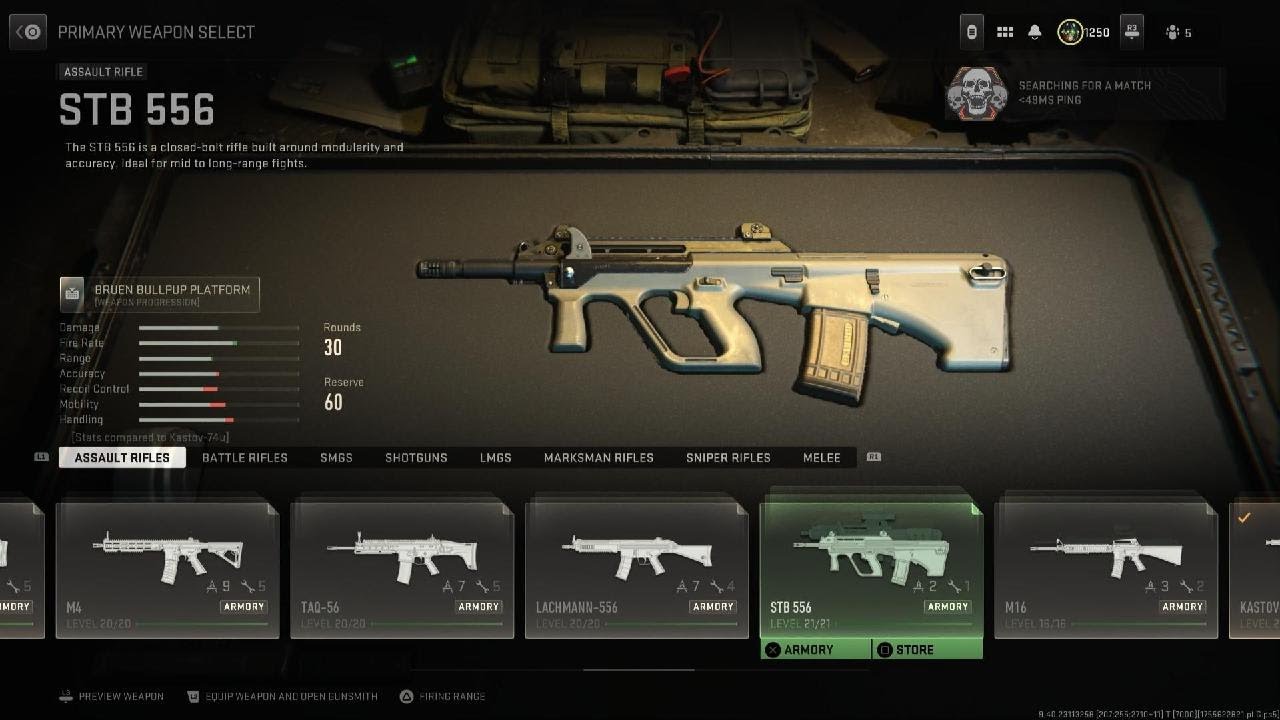Select the STB 556 weapon card
1280x720 pixels.
click(871, 567)
